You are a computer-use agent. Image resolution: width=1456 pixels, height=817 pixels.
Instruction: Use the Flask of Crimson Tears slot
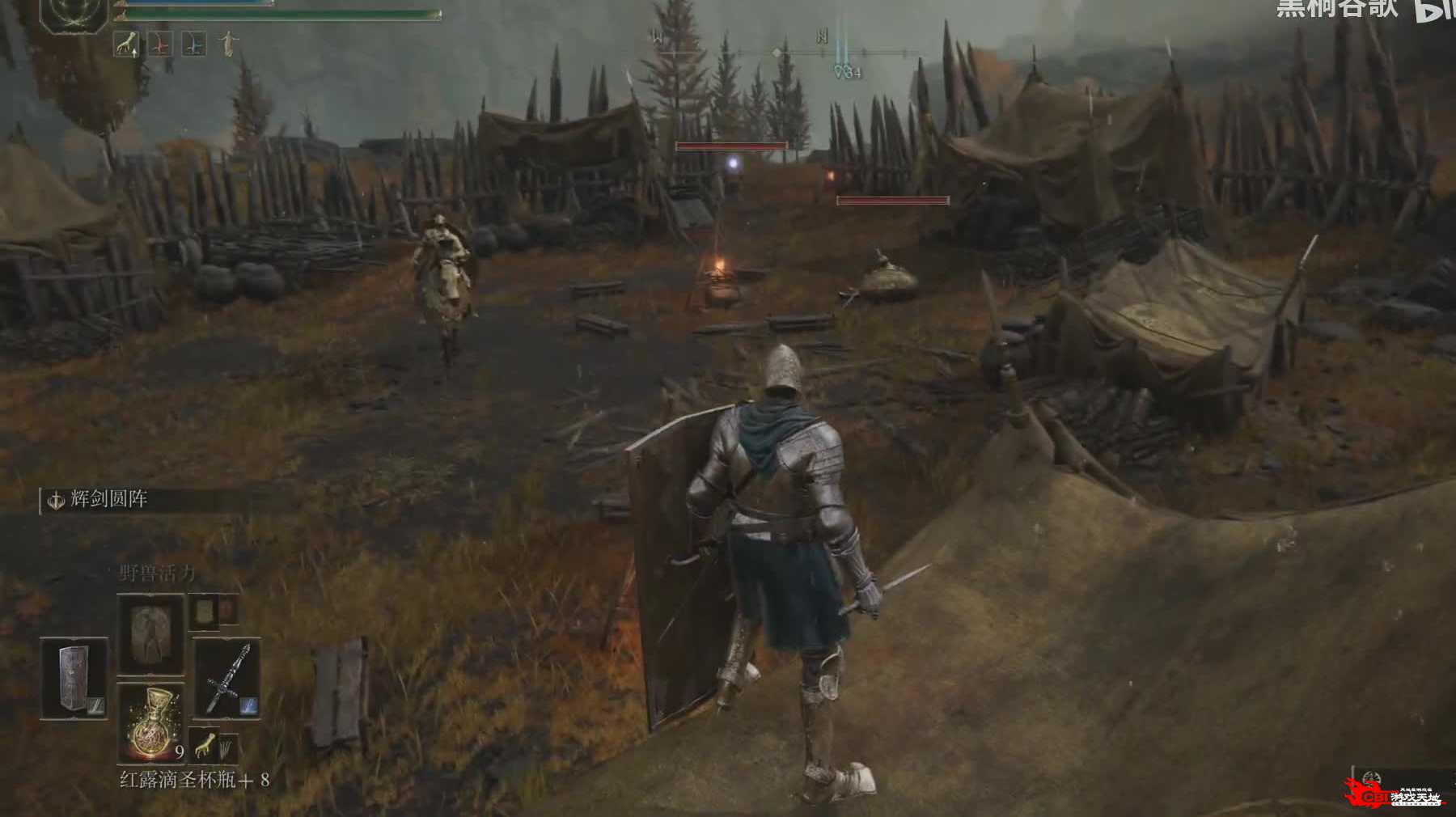click(151, 722)
